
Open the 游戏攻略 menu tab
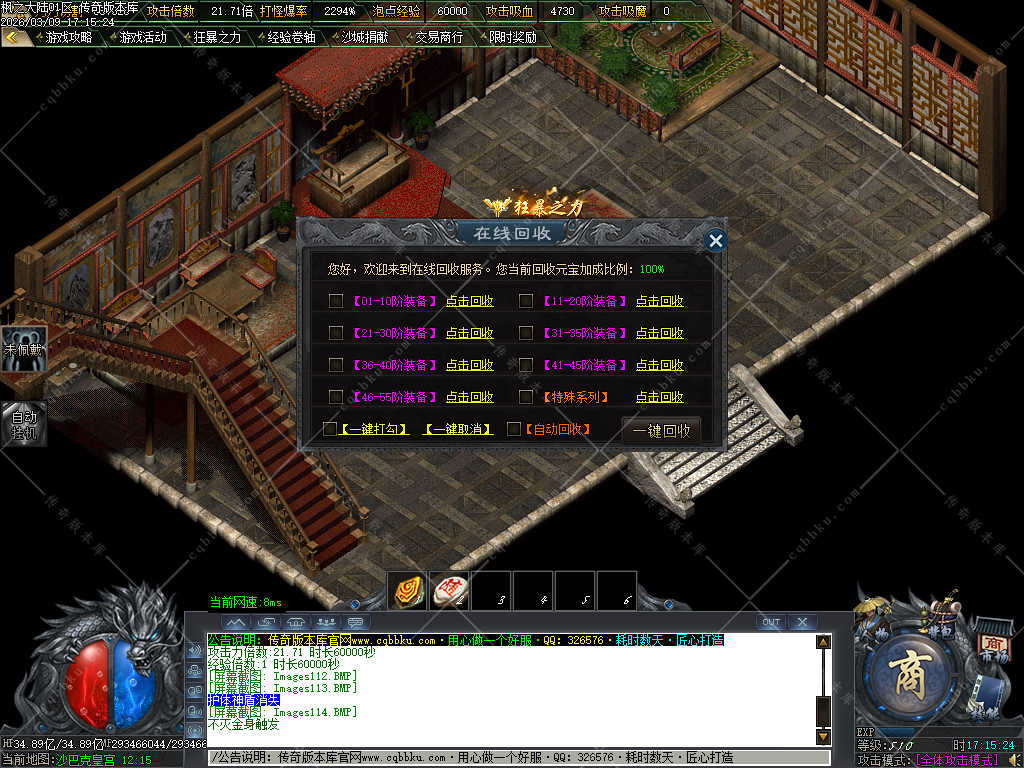click(x=68, y=37)
